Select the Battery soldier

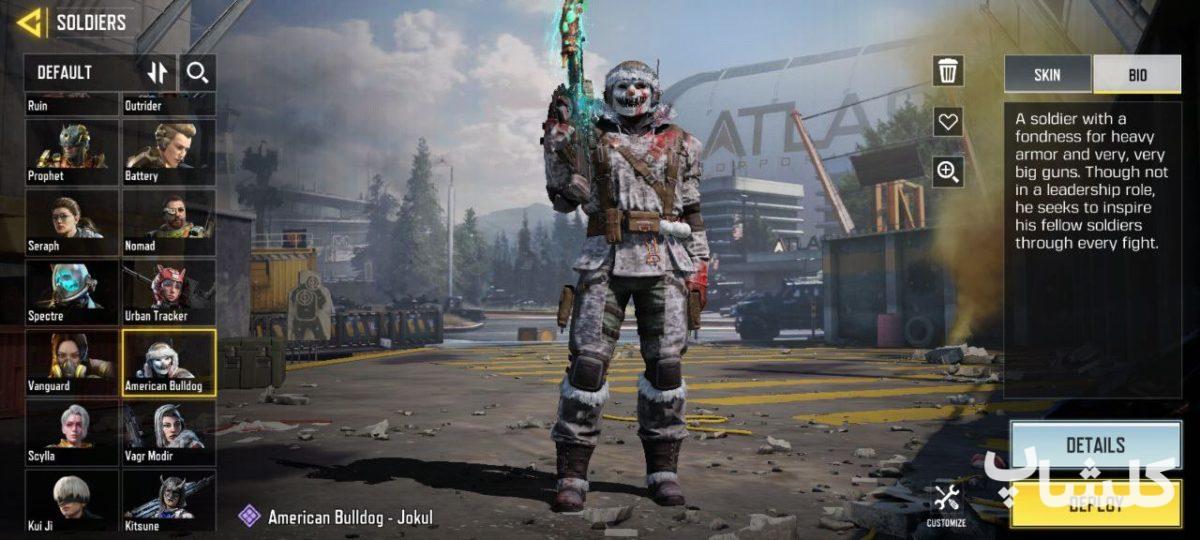point(169,152)
